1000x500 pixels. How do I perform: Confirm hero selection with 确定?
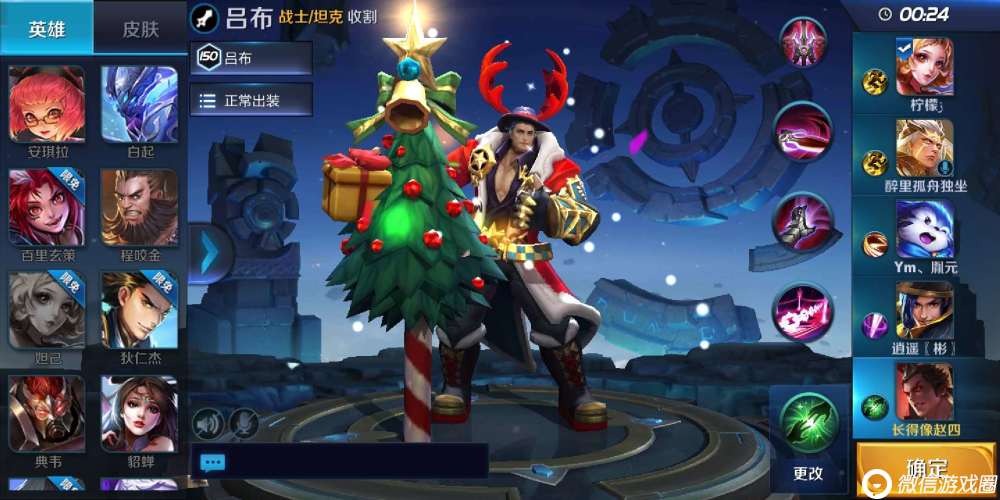(x=926, y=469)
